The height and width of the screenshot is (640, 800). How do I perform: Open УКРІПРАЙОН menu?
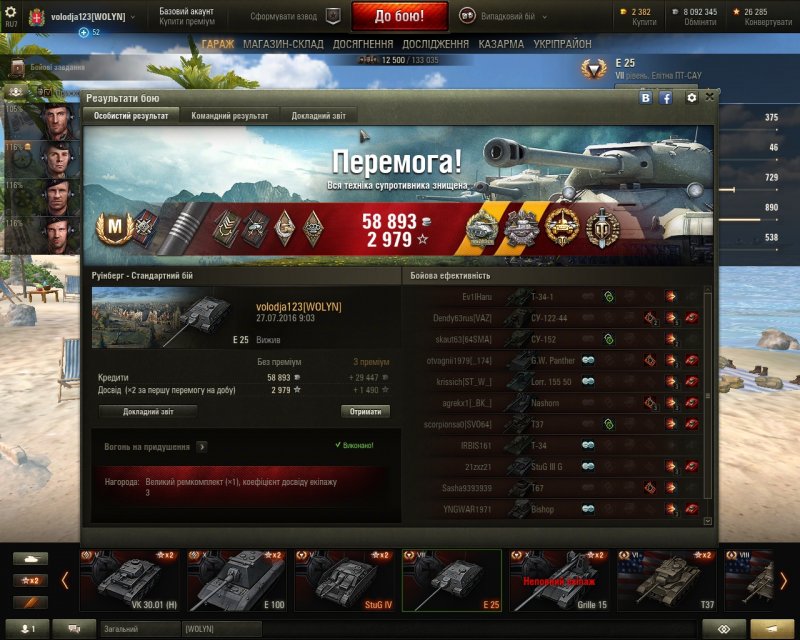[x=561, y=45]
